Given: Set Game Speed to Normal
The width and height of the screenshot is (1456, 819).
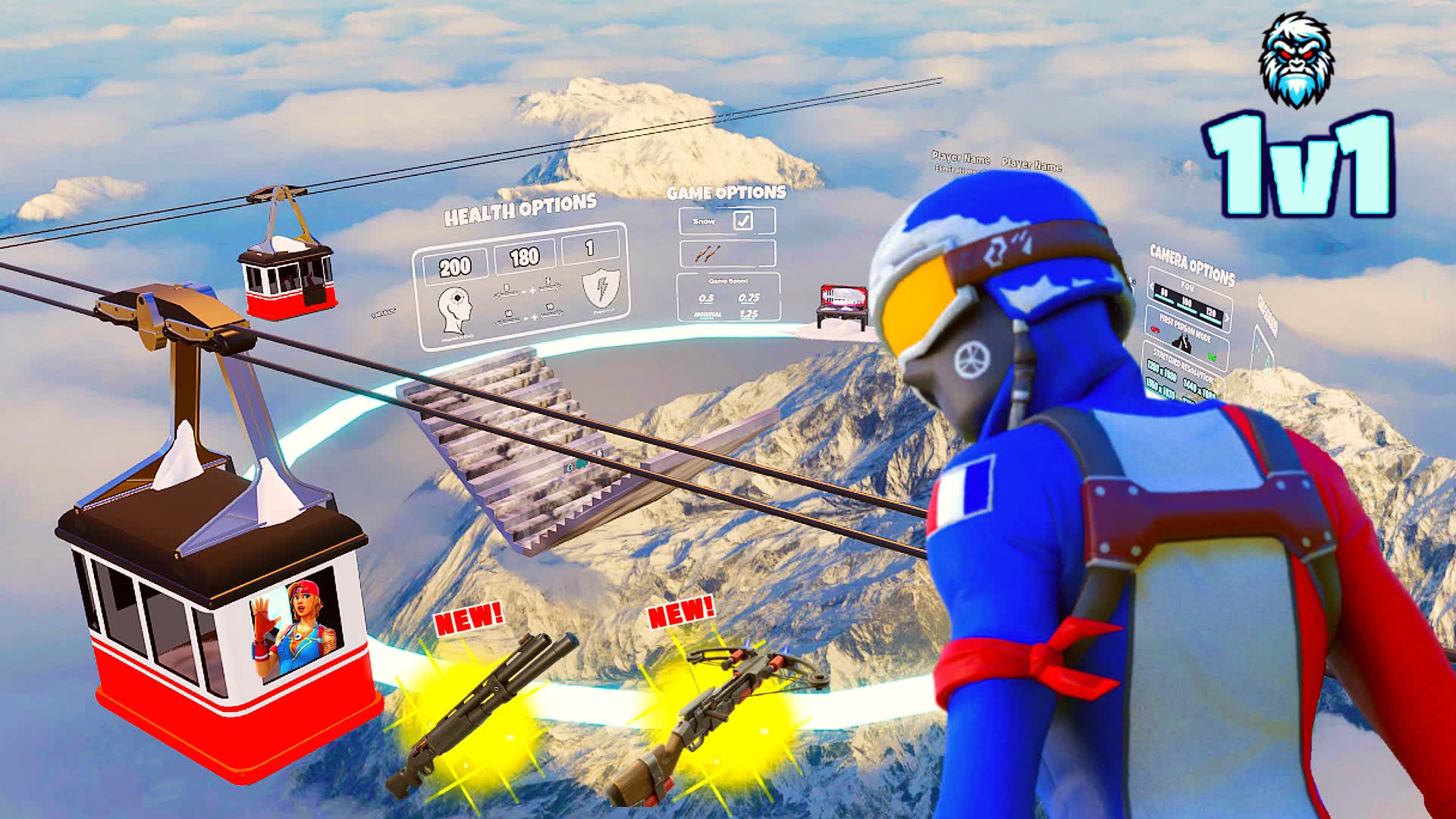Looking at the screenshot, I should pos(708,314).
